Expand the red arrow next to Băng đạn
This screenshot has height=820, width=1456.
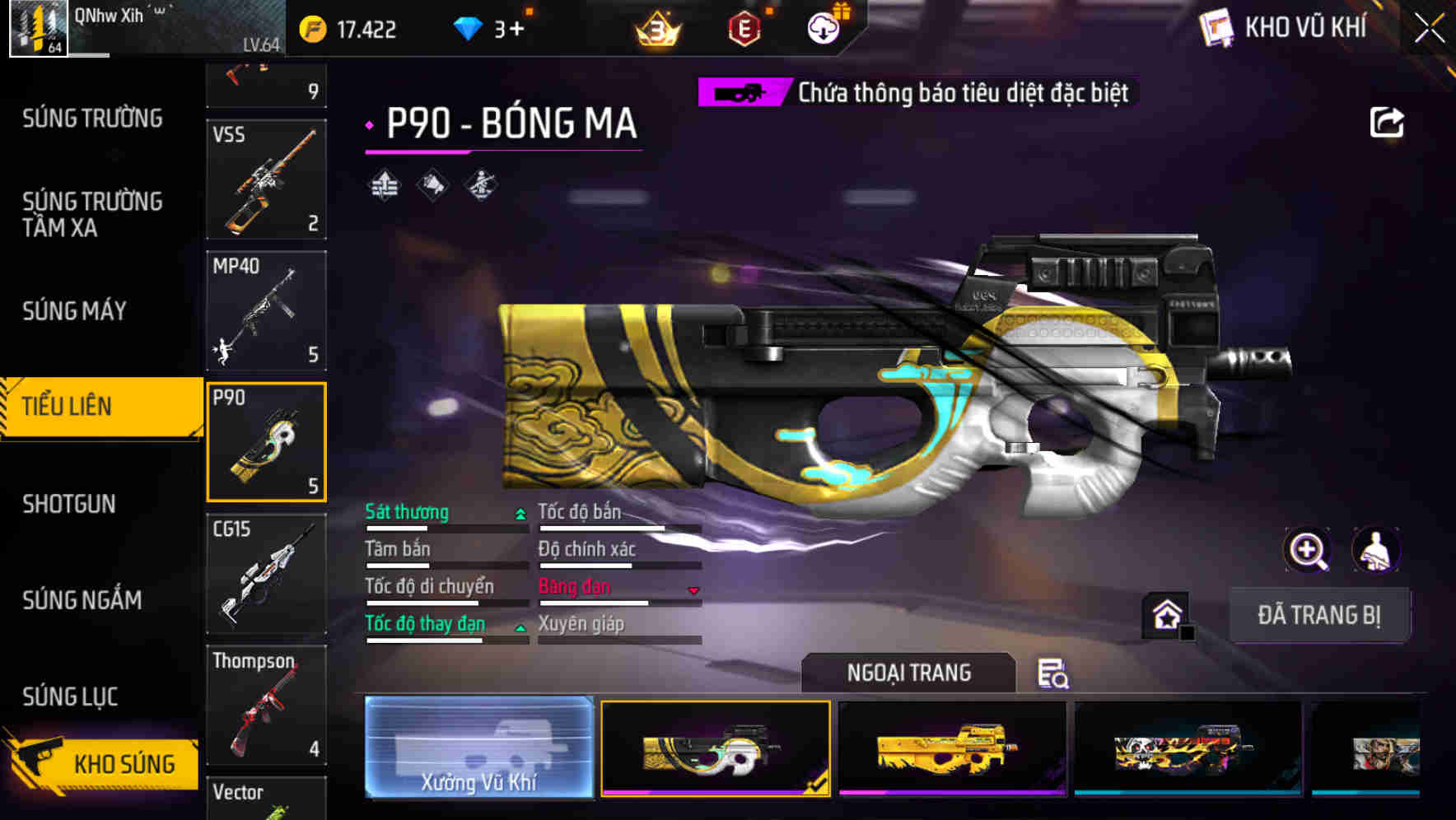click(x=693, y=589)
